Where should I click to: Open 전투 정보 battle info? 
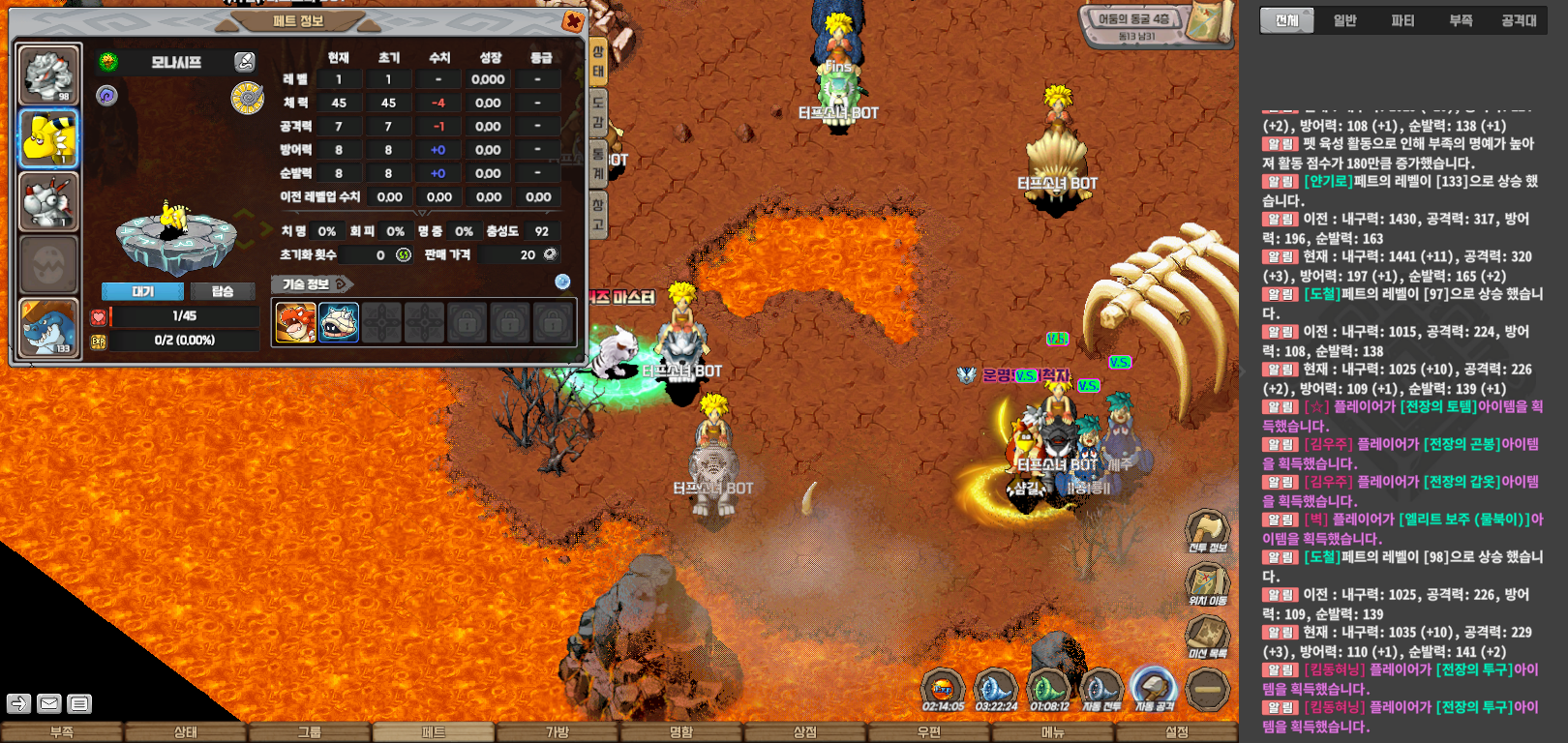(1207, 531)
